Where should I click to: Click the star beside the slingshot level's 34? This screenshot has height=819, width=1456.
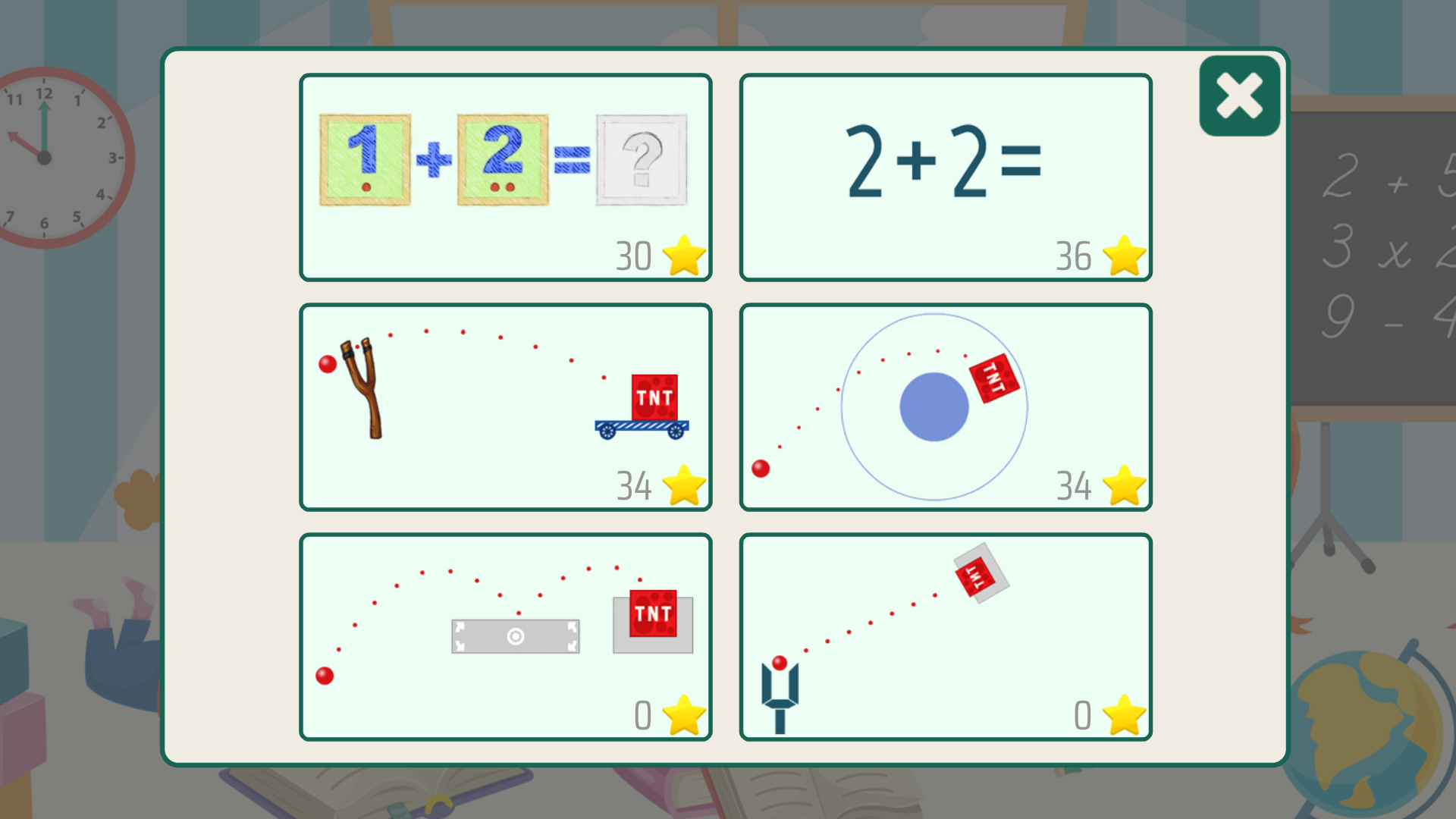683,485
